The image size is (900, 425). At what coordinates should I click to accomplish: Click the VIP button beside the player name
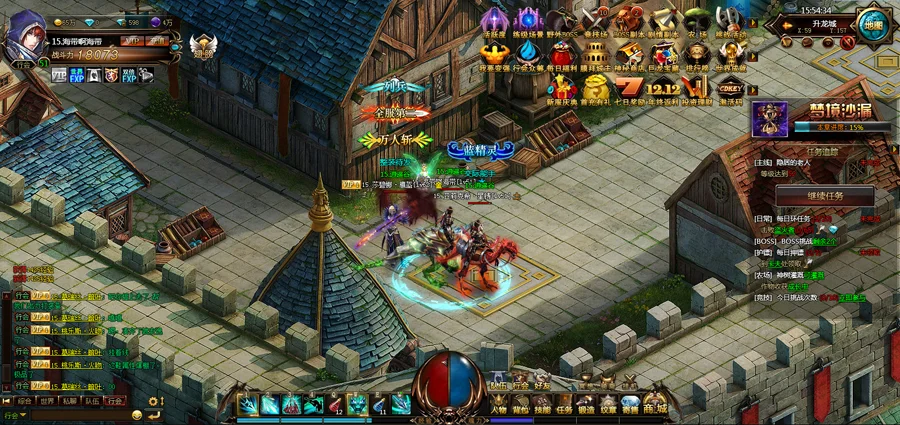(132, 41)
